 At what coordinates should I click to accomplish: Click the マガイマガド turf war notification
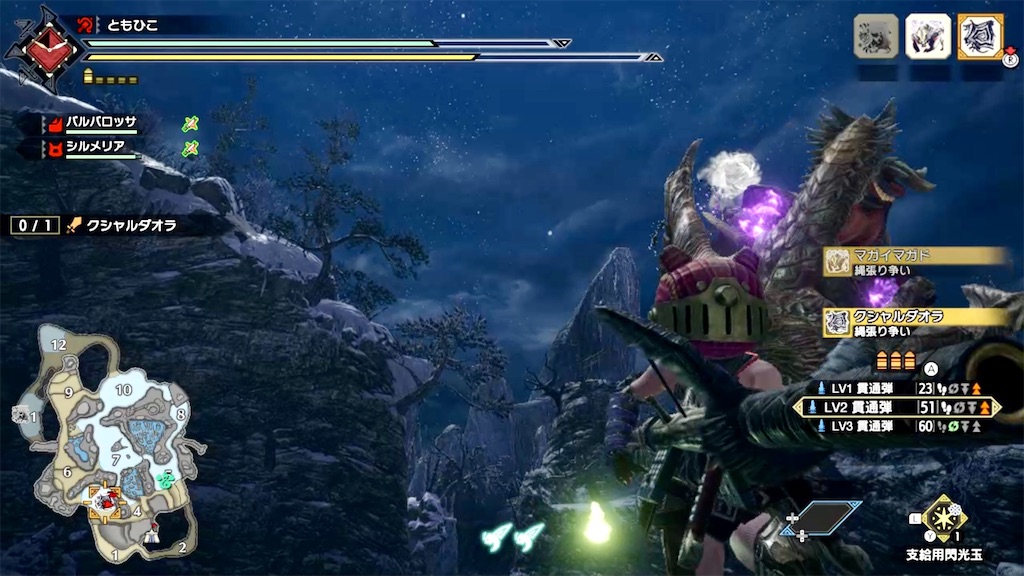[x=915, y=262]
